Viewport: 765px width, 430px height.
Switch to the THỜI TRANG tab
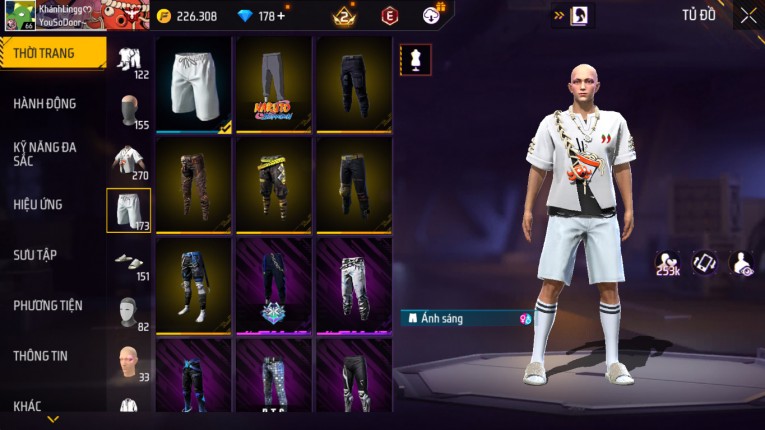coord(45,53)
